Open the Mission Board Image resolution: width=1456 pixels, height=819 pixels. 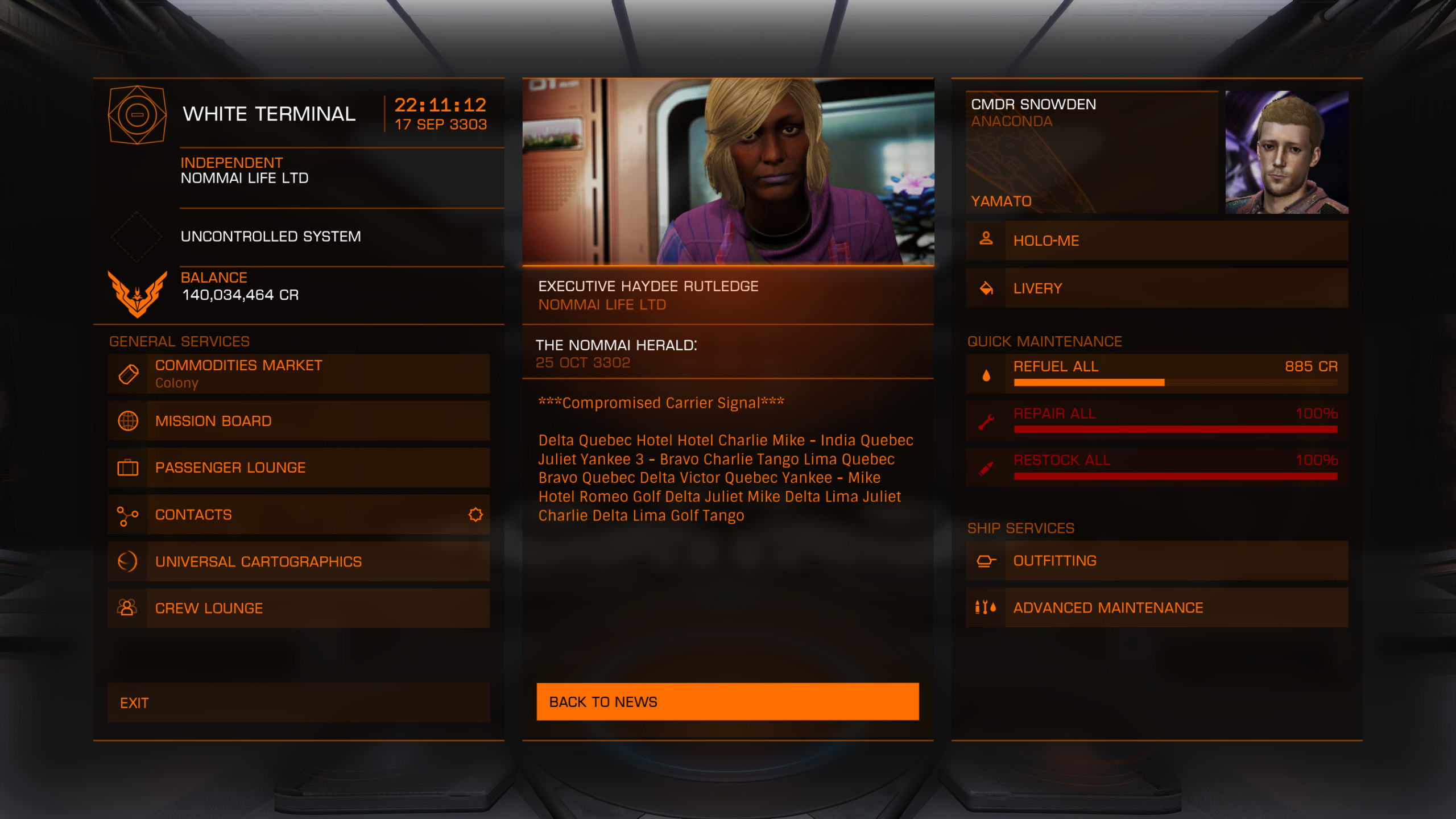tap(299, 421)
